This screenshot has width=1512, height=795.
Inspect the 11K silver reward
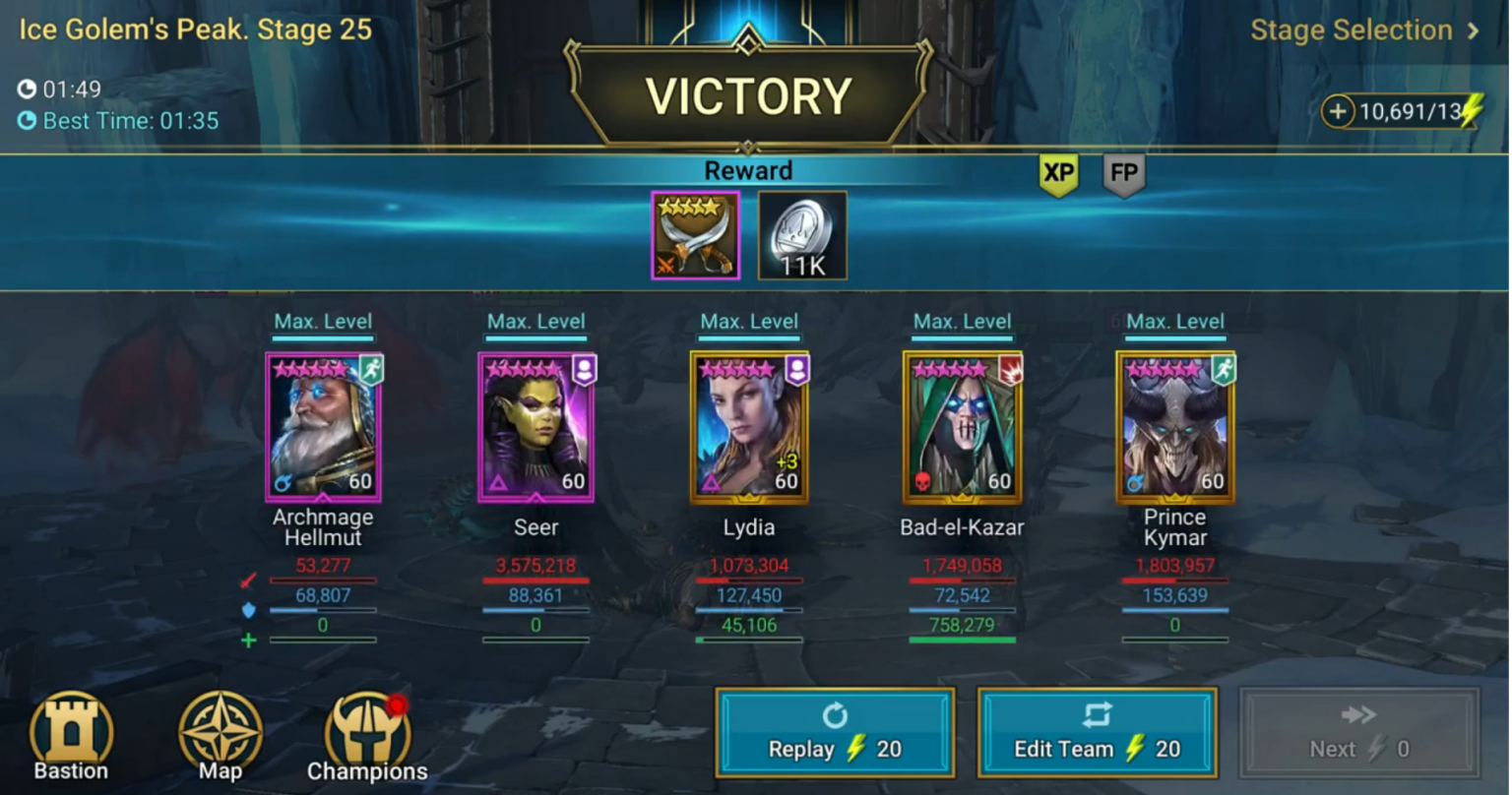801,234
